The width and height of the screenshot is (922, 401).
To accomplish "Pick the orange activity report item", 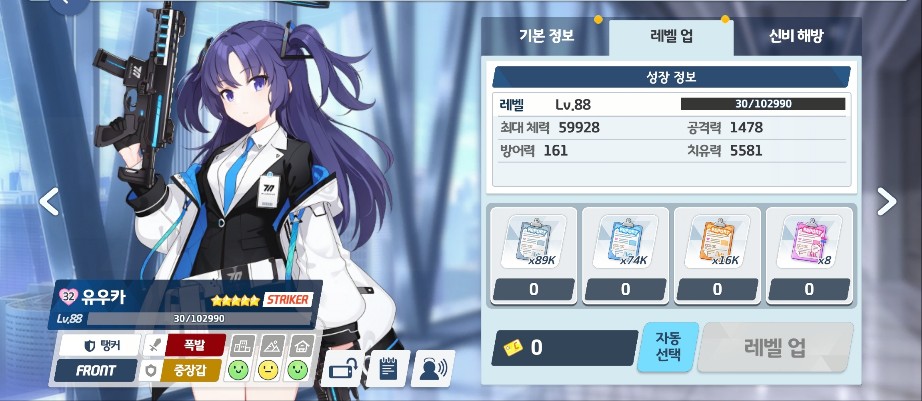I will [716, 245].
